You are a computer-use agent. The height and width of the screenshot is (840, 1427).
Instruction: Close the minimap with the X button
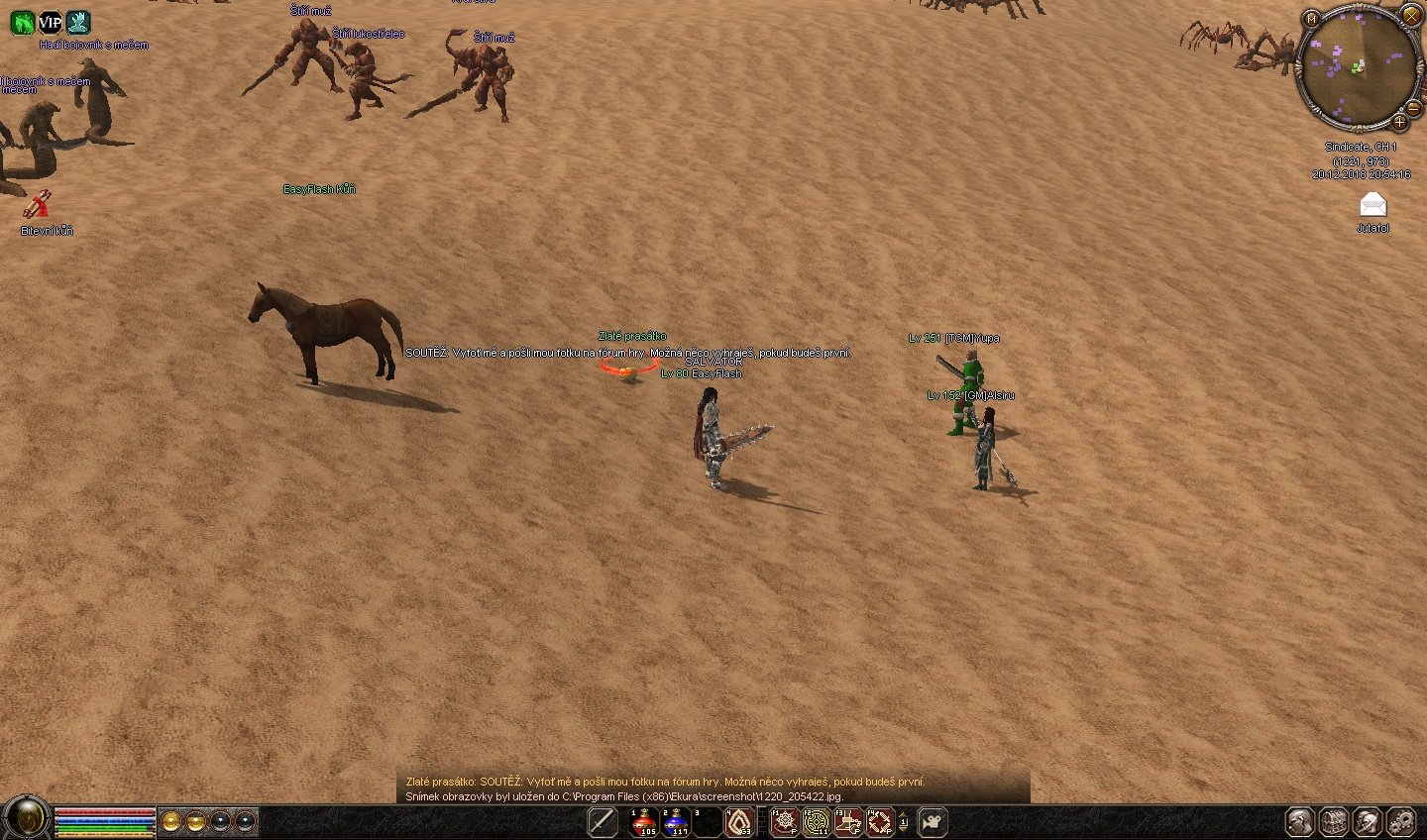1411,15
